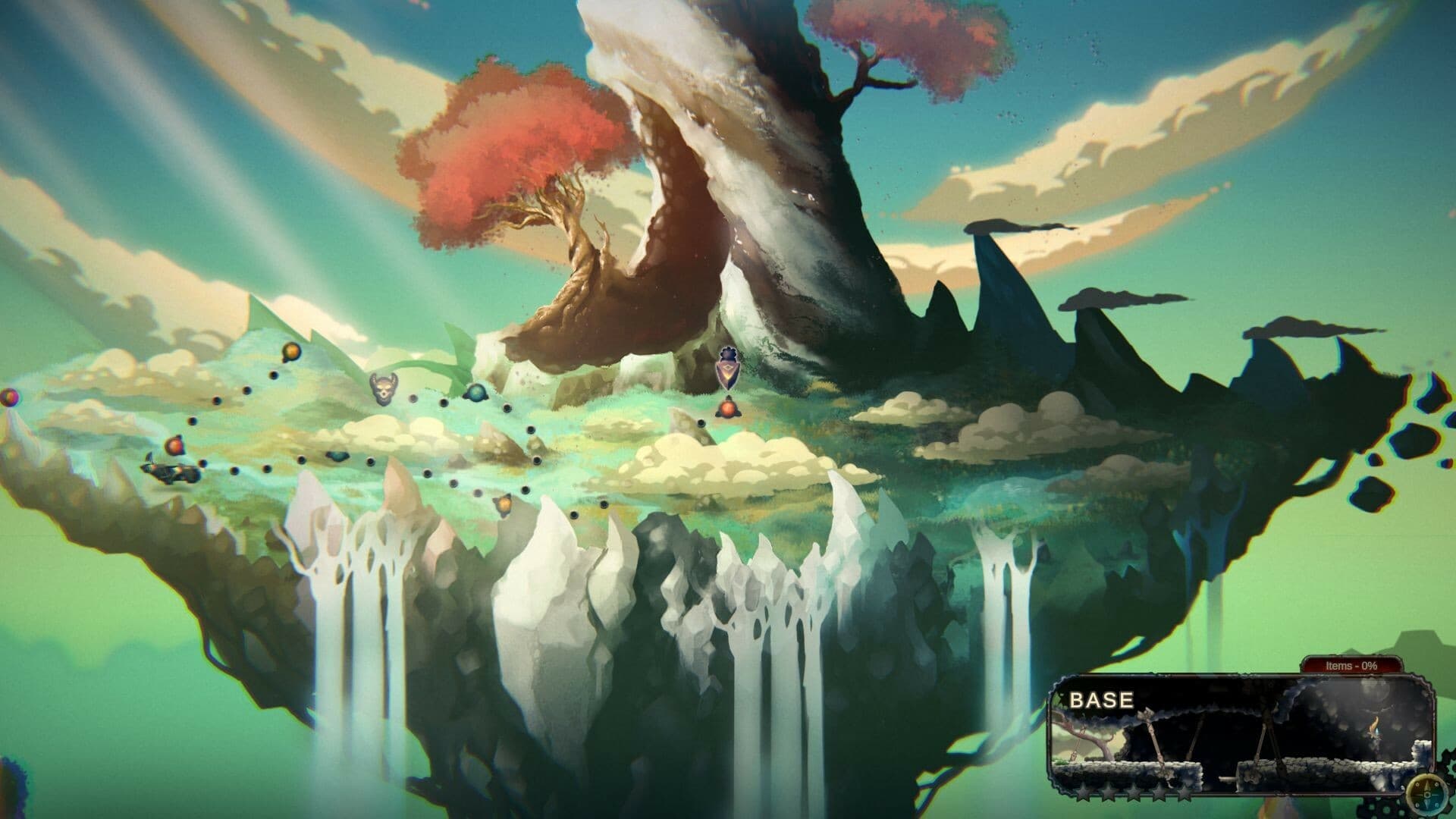Select the orange orb node beneath the shield emblem
Image resolution: width=1456 pixels, height=819 pixels.
tap(728, 410)
